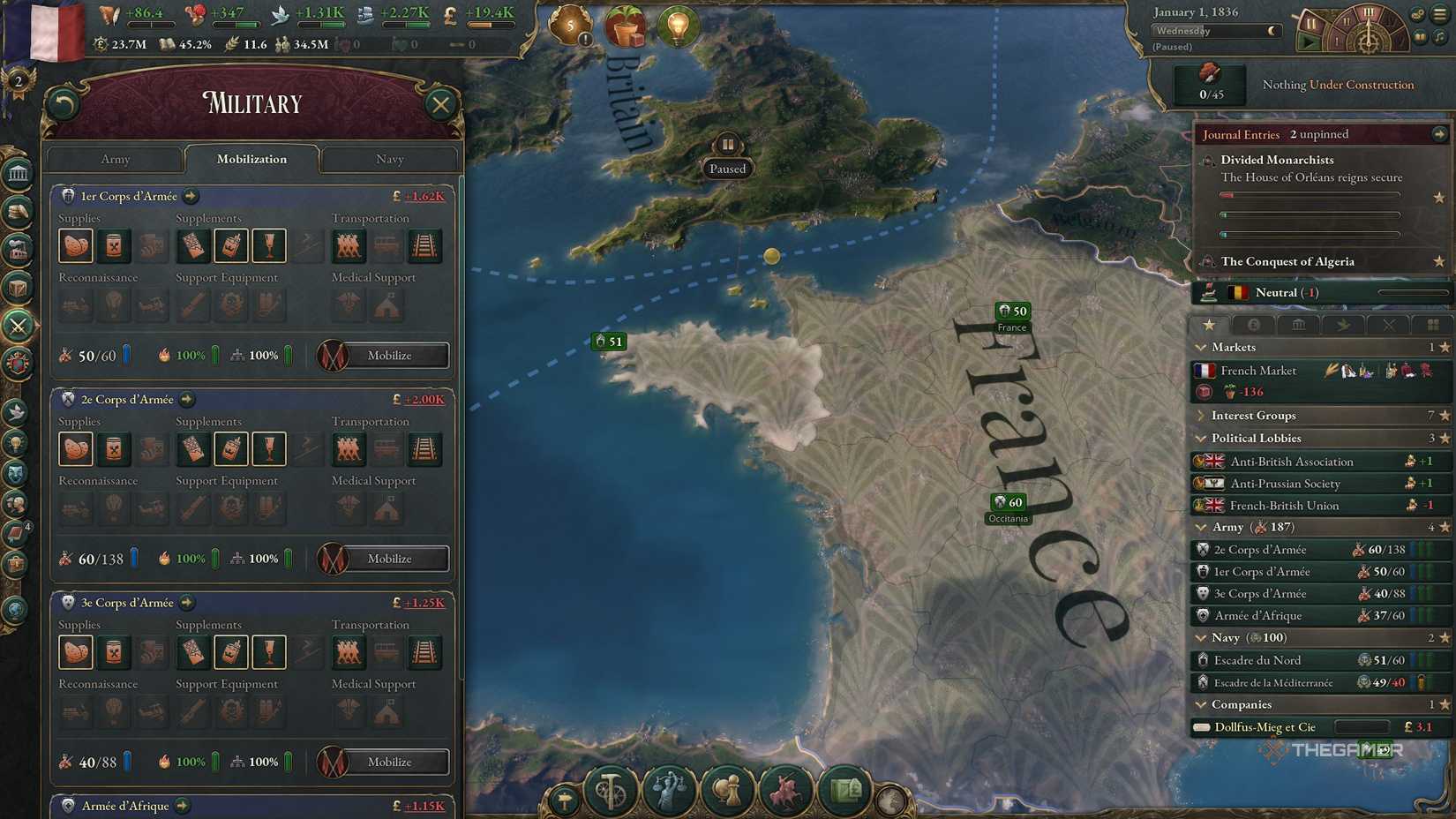Expand the Interest Groups section
This screenshot has height=819, width=1456.
pos(1202,415)
